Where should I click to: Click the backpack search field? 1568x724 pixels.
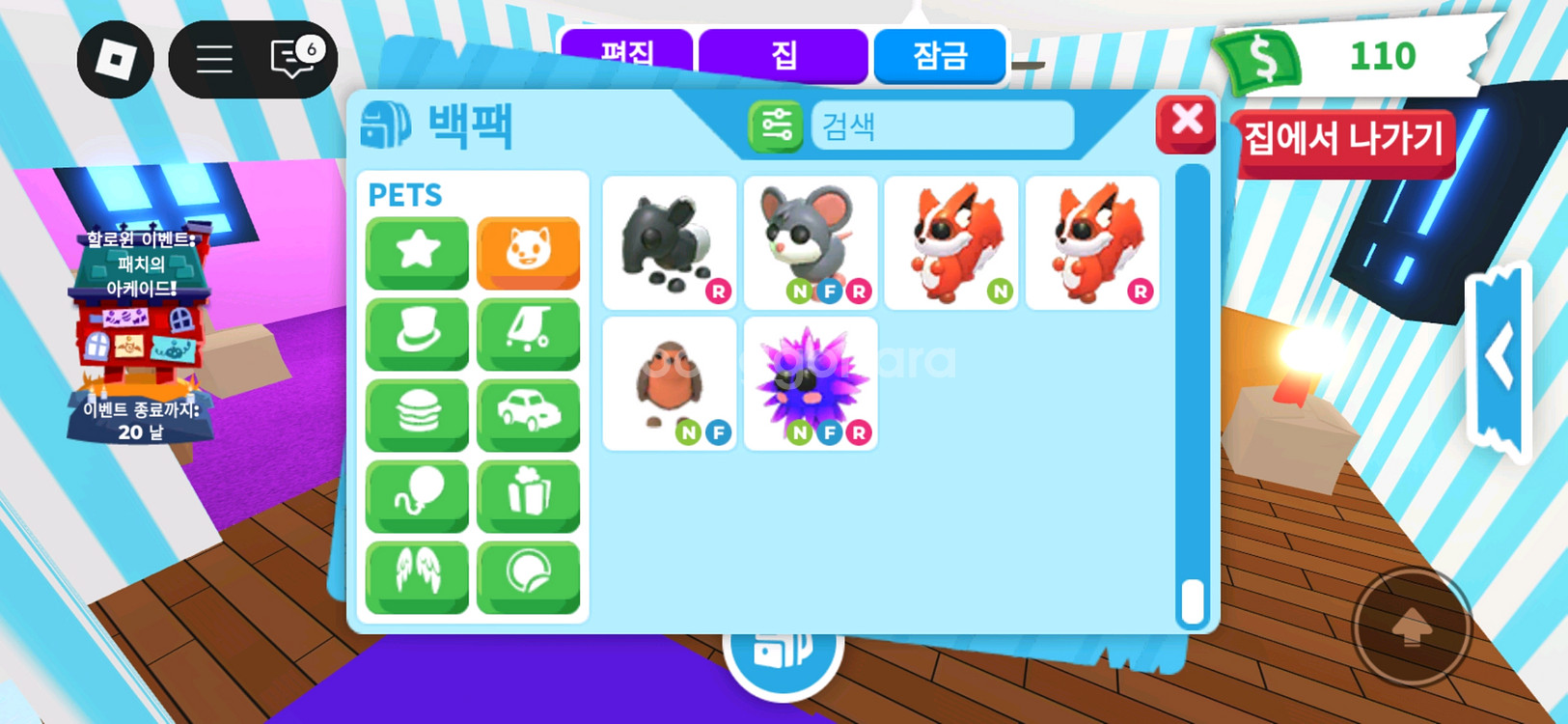[942, 125]
